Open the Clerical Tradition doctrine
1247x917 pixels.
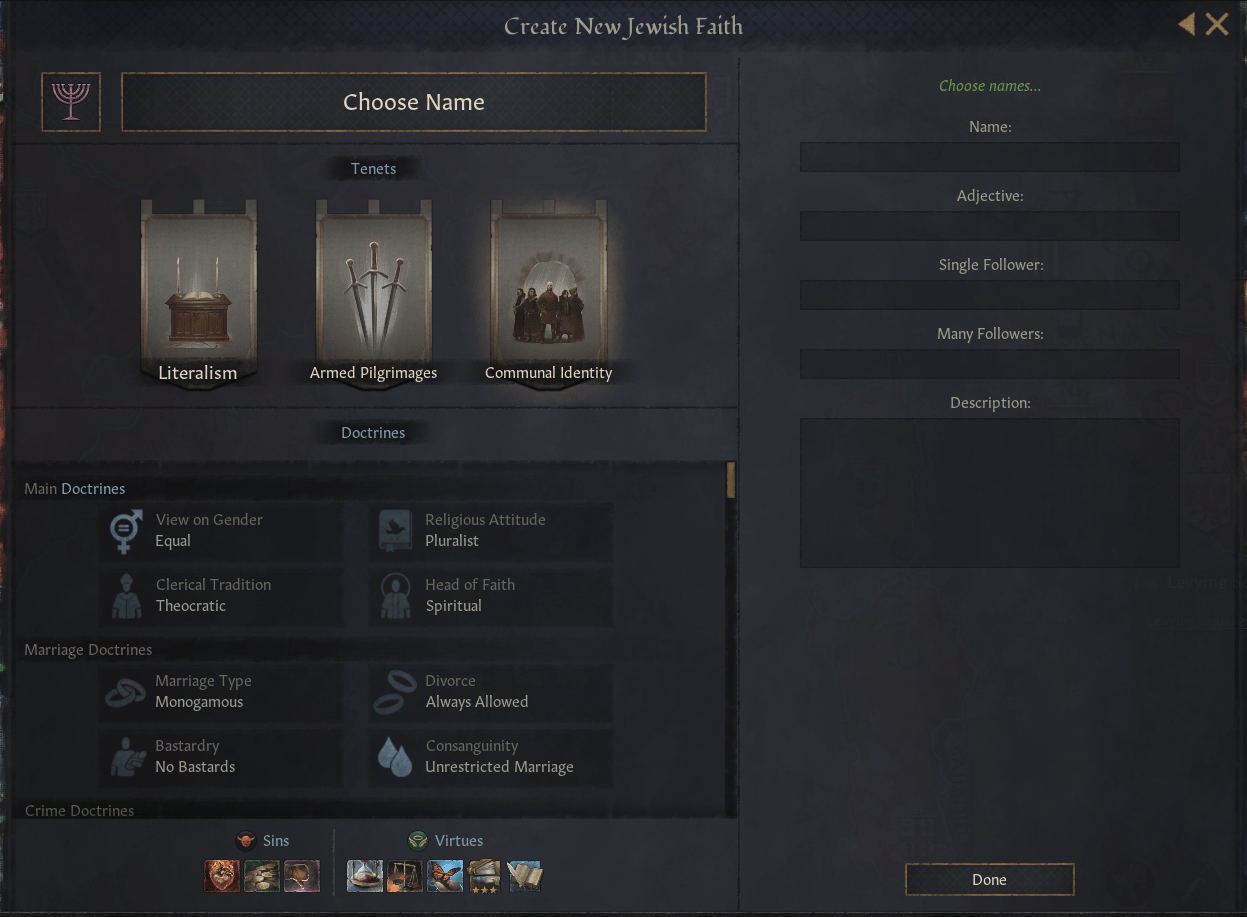pos(222,596)
